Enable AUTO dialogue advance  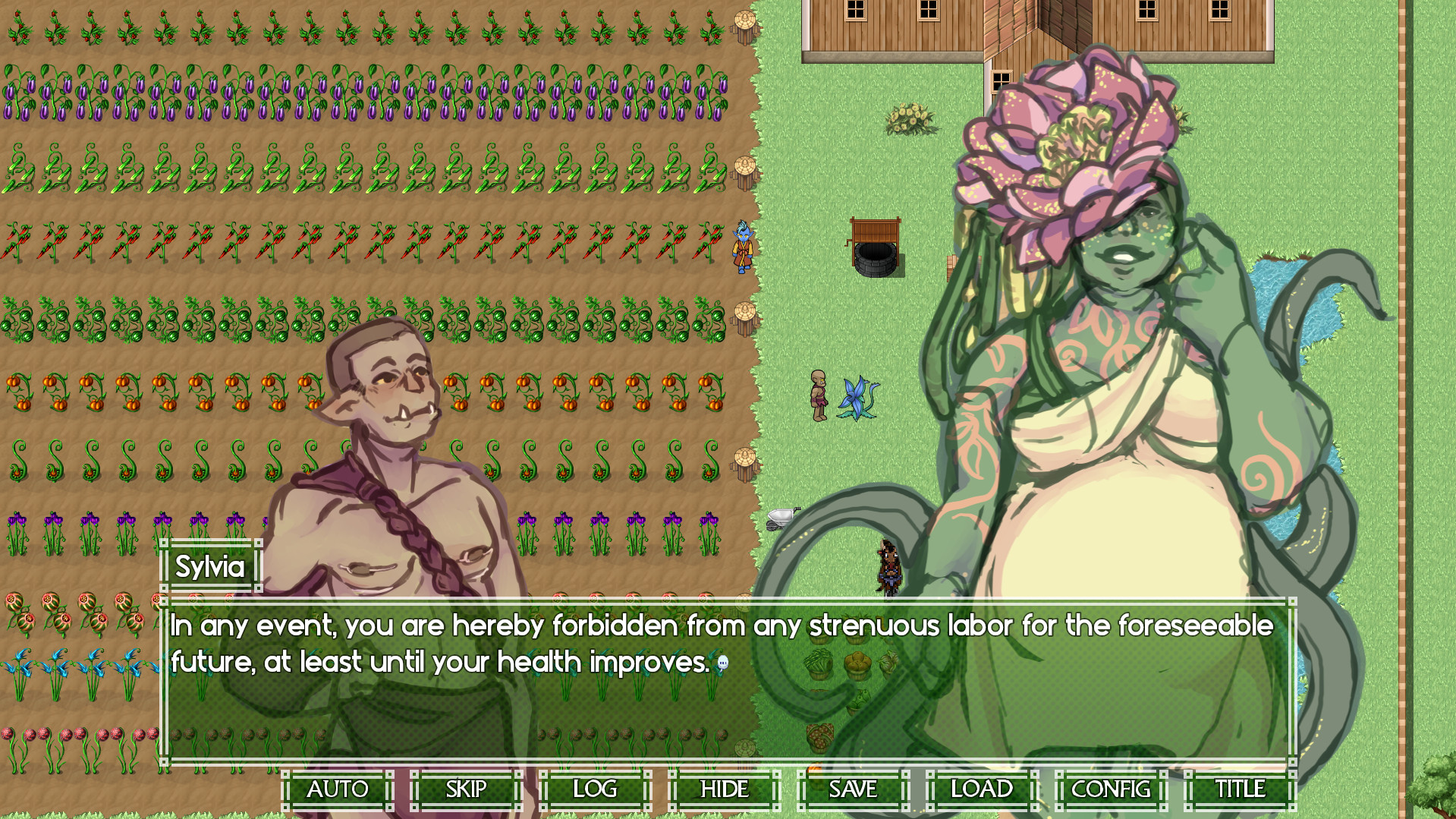337,789
